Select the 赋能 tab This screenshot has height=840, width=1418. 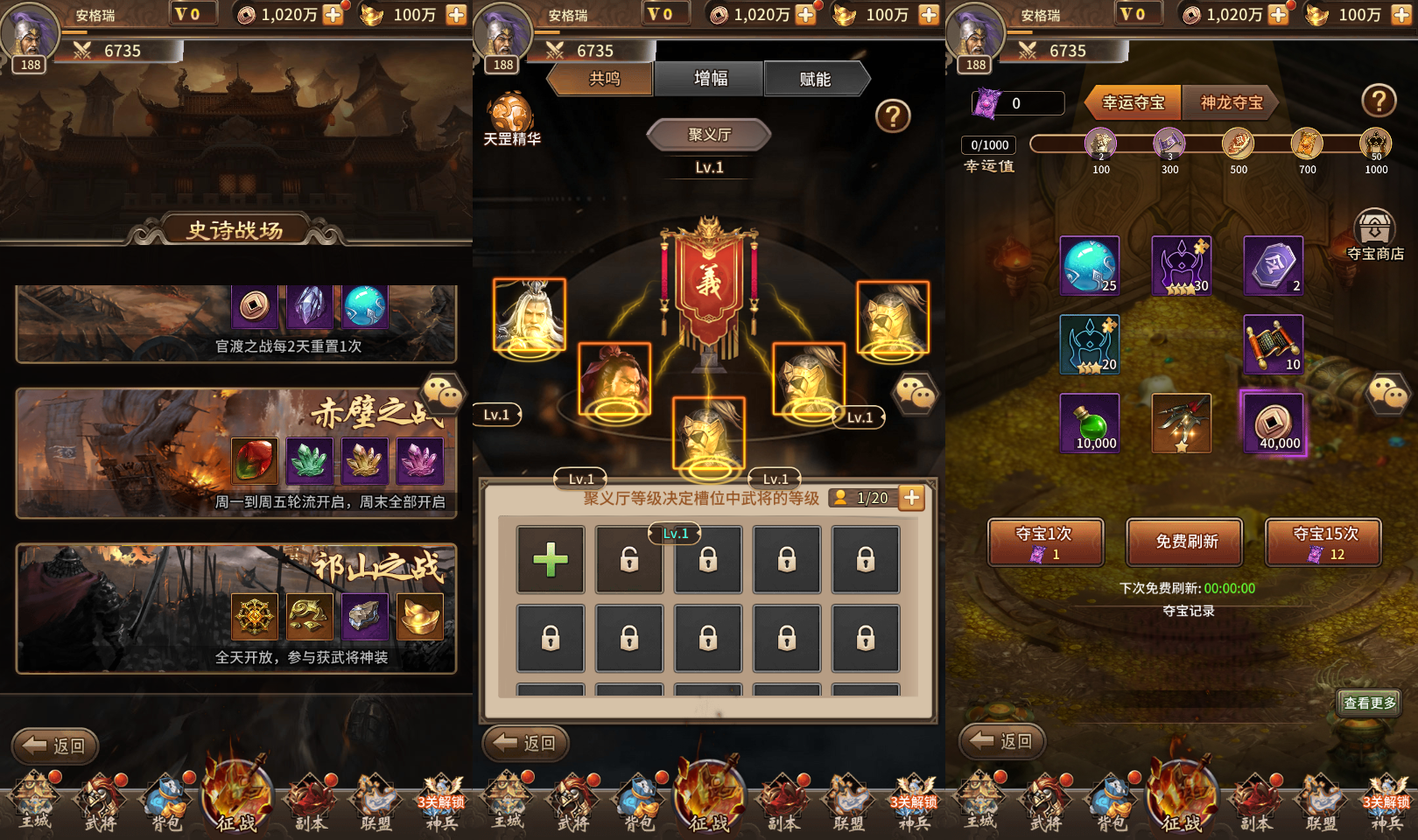[x=815, y=80]
